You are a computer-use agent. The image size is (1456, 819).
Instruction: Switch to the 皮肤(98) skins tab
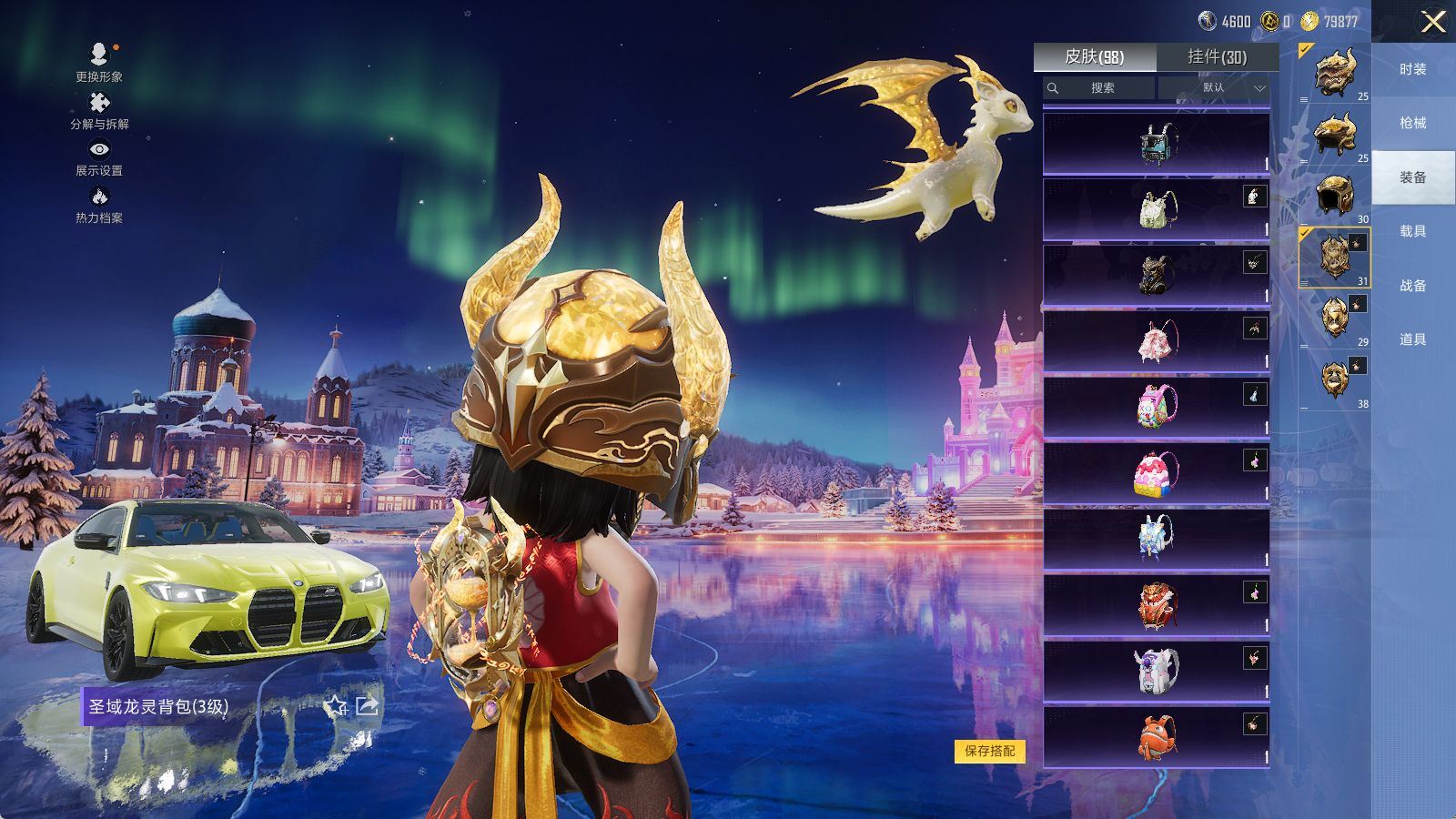pyautogui.click(x=1095, y=57)
